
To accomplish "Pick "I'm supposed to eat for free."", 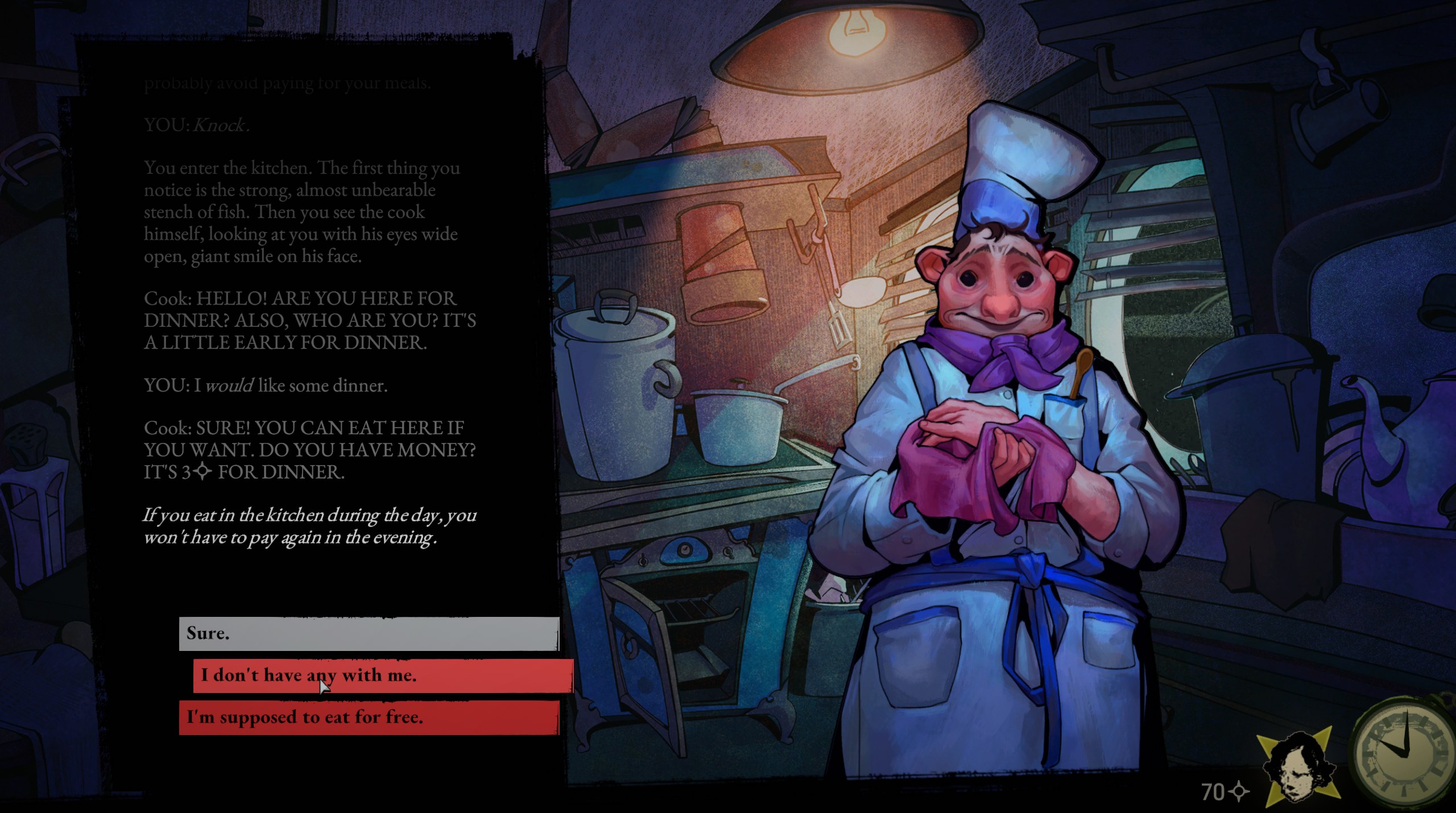I will point(369,717).
